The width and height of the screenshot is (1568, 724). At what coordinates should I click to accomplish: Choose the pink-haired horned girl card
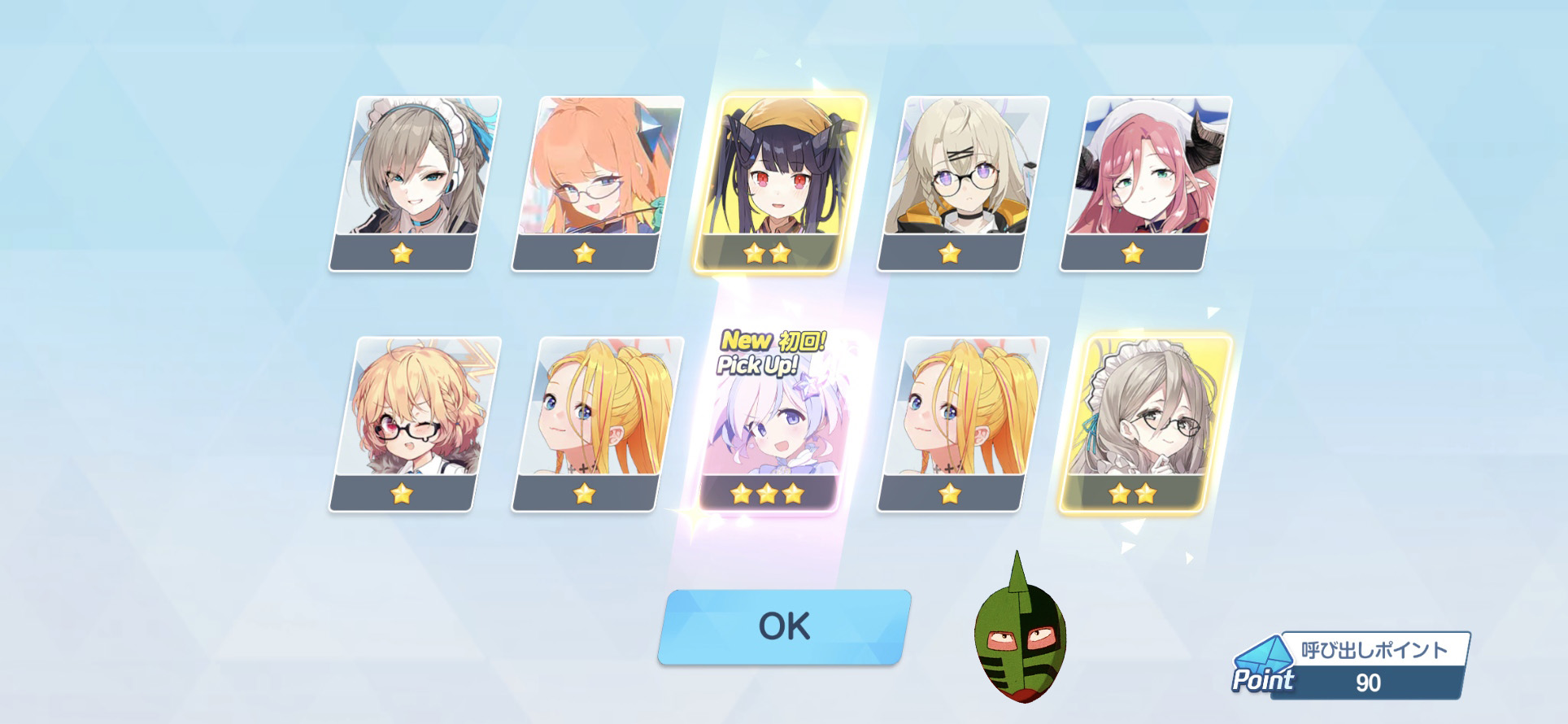(1145, 182)
